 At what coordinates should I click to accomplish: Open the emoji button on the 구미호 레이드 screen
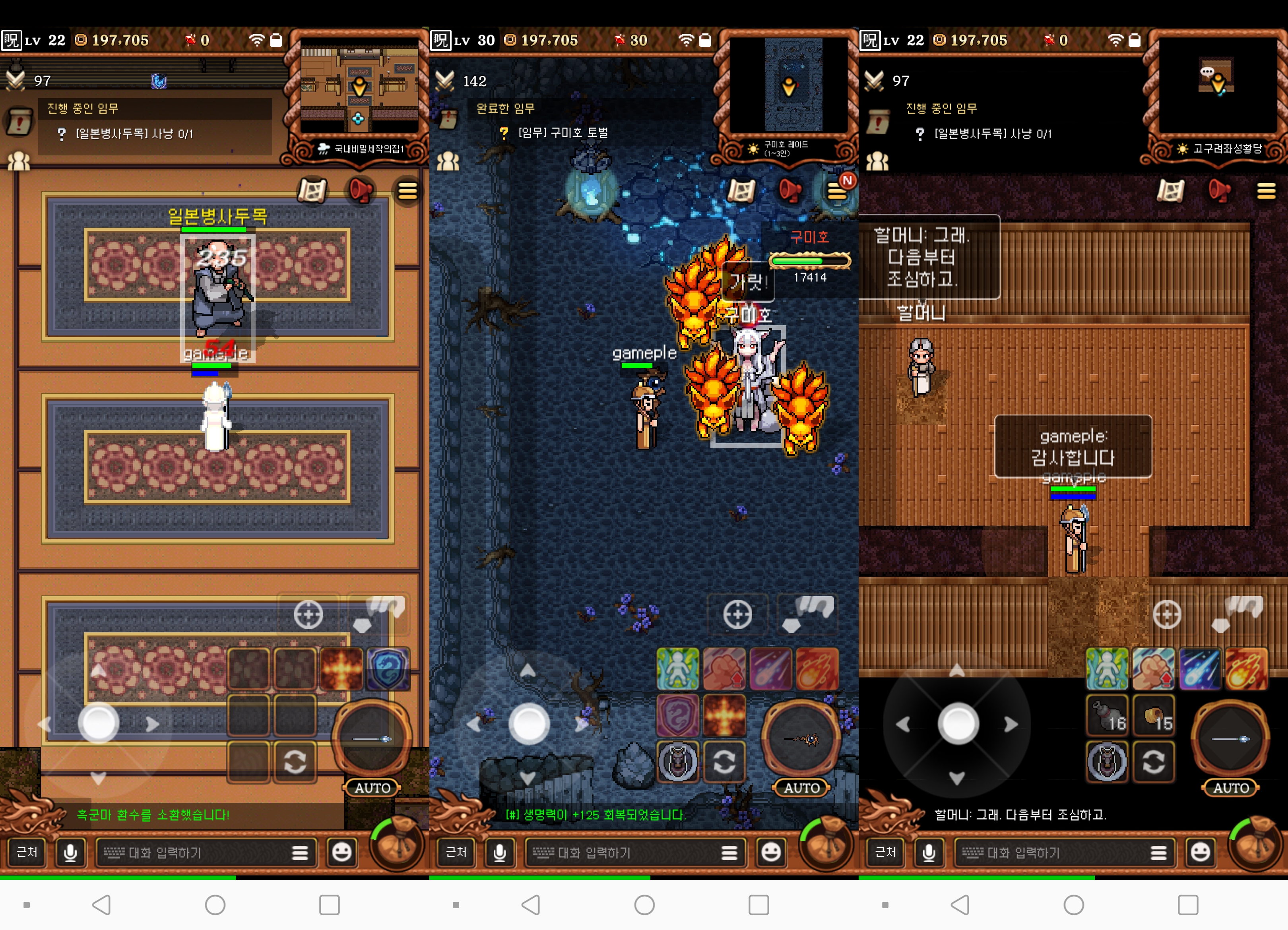pos(771,852)
